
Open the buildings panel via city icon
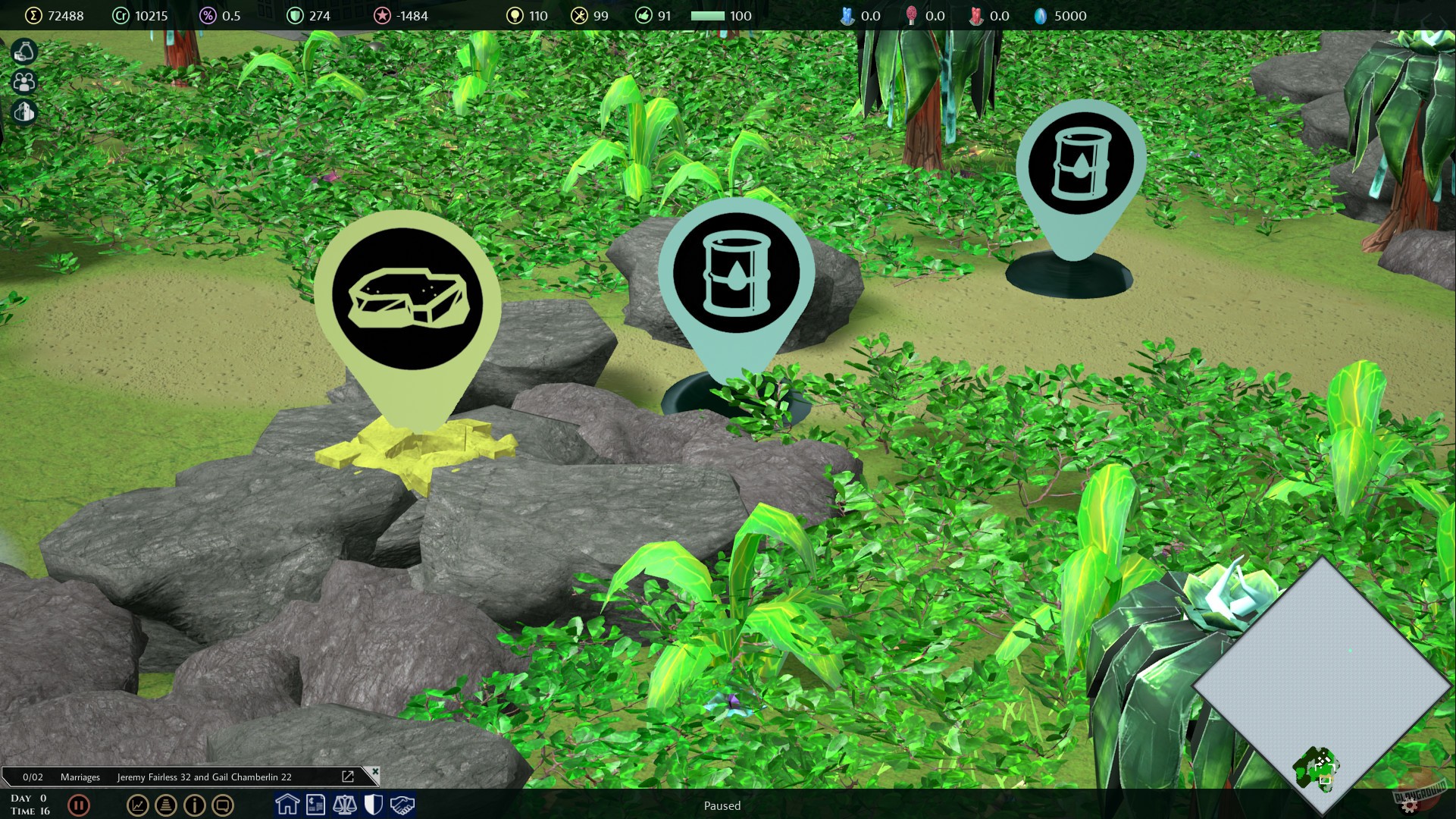pyautogui.click(x=23, y=111)
